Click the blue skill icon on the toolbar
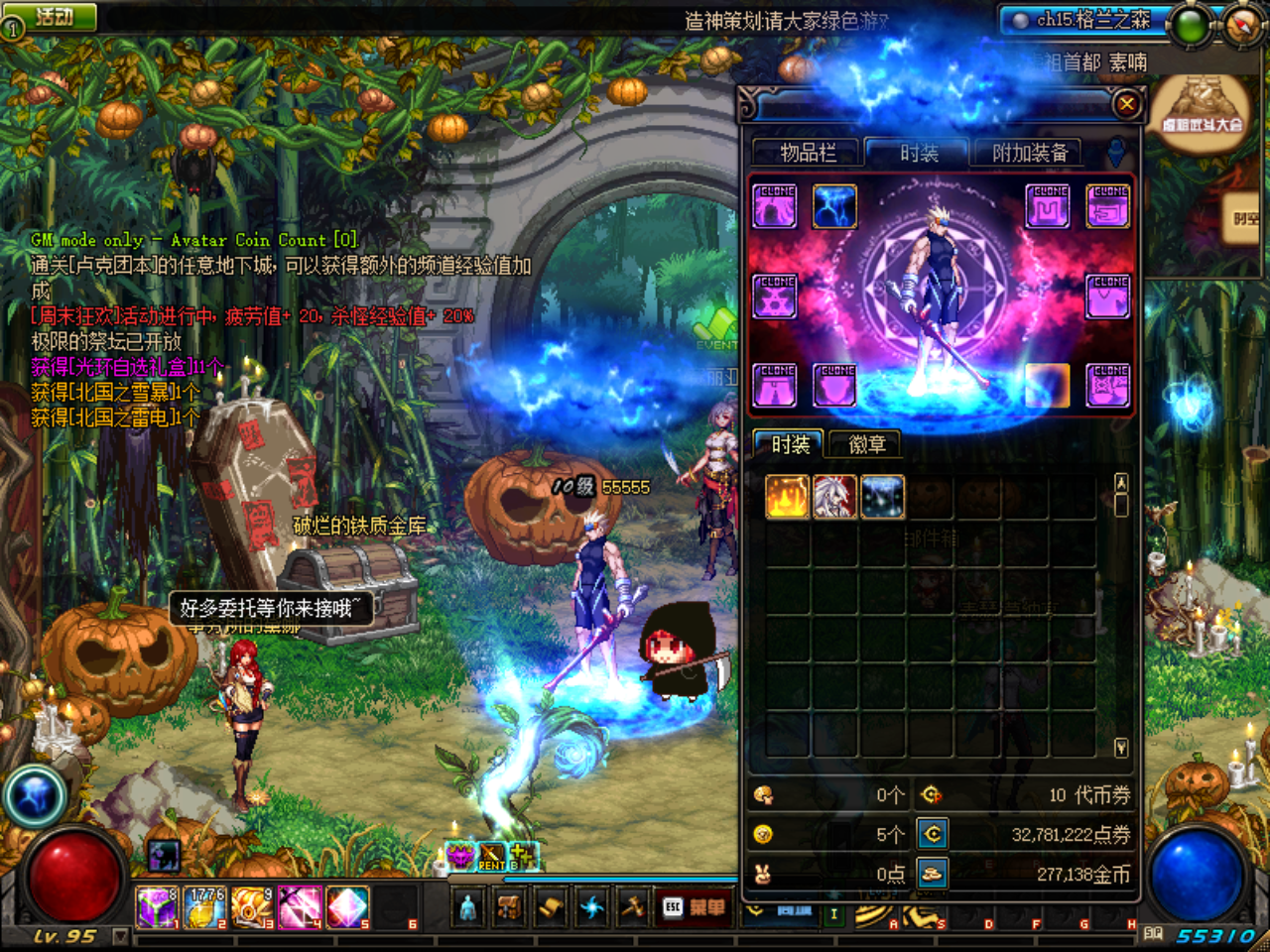The image size is (1270, 952). click(x=592, y=906)
